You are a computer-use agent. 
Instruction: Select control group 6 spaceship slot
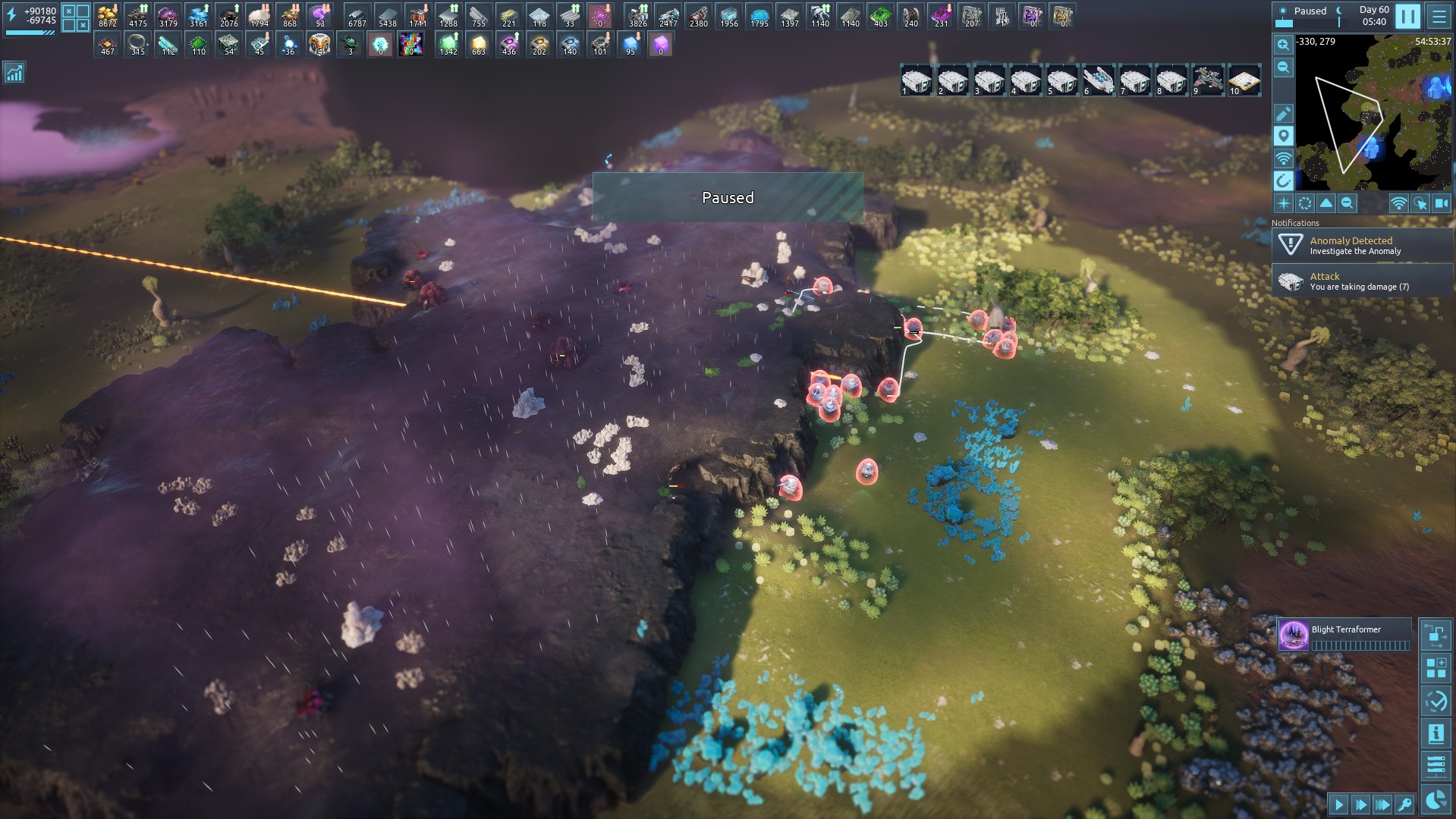tap(1098, 80)
